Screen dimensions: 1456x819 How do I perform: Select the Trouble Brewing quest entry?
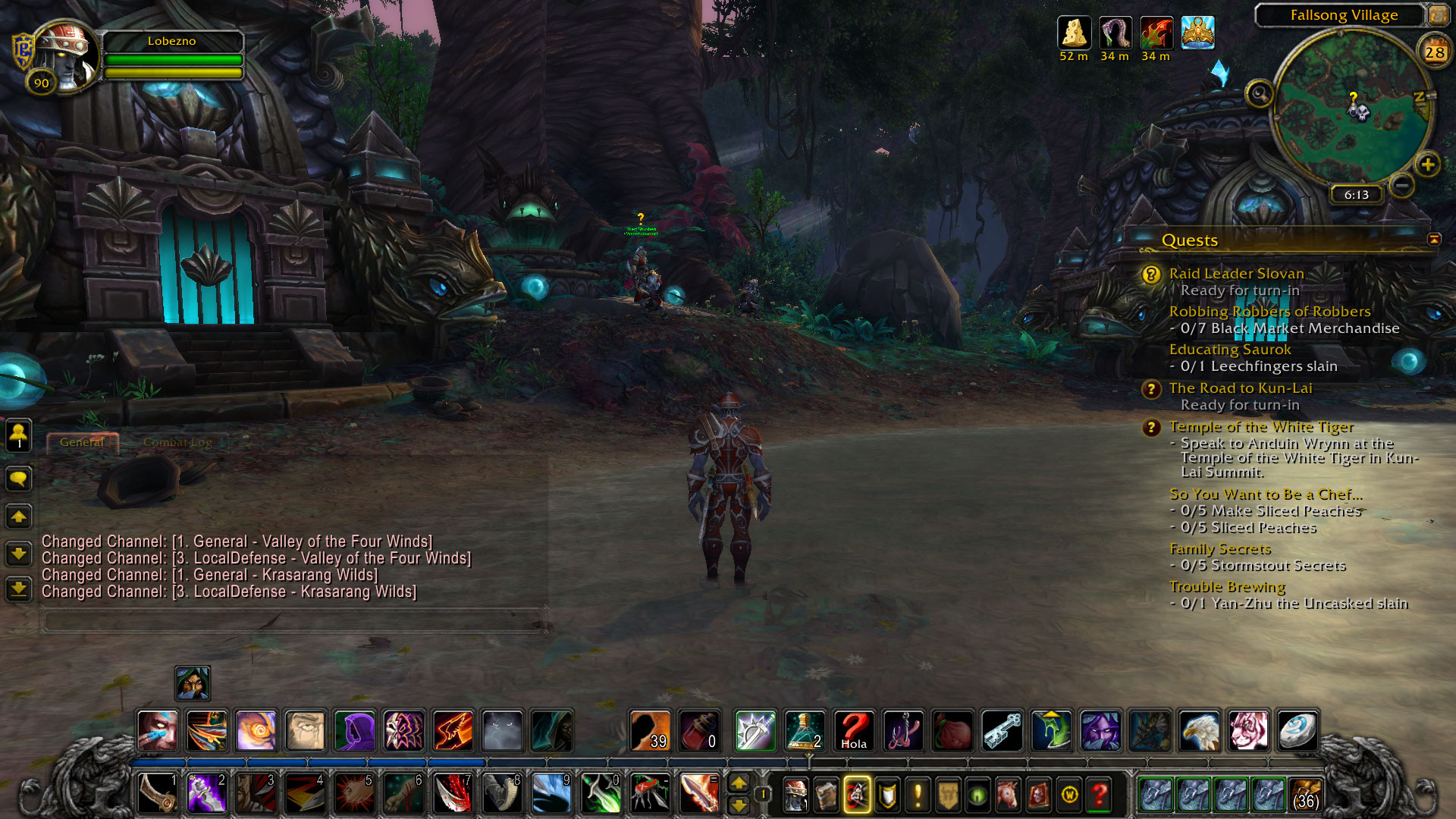tap(1227, 587)
